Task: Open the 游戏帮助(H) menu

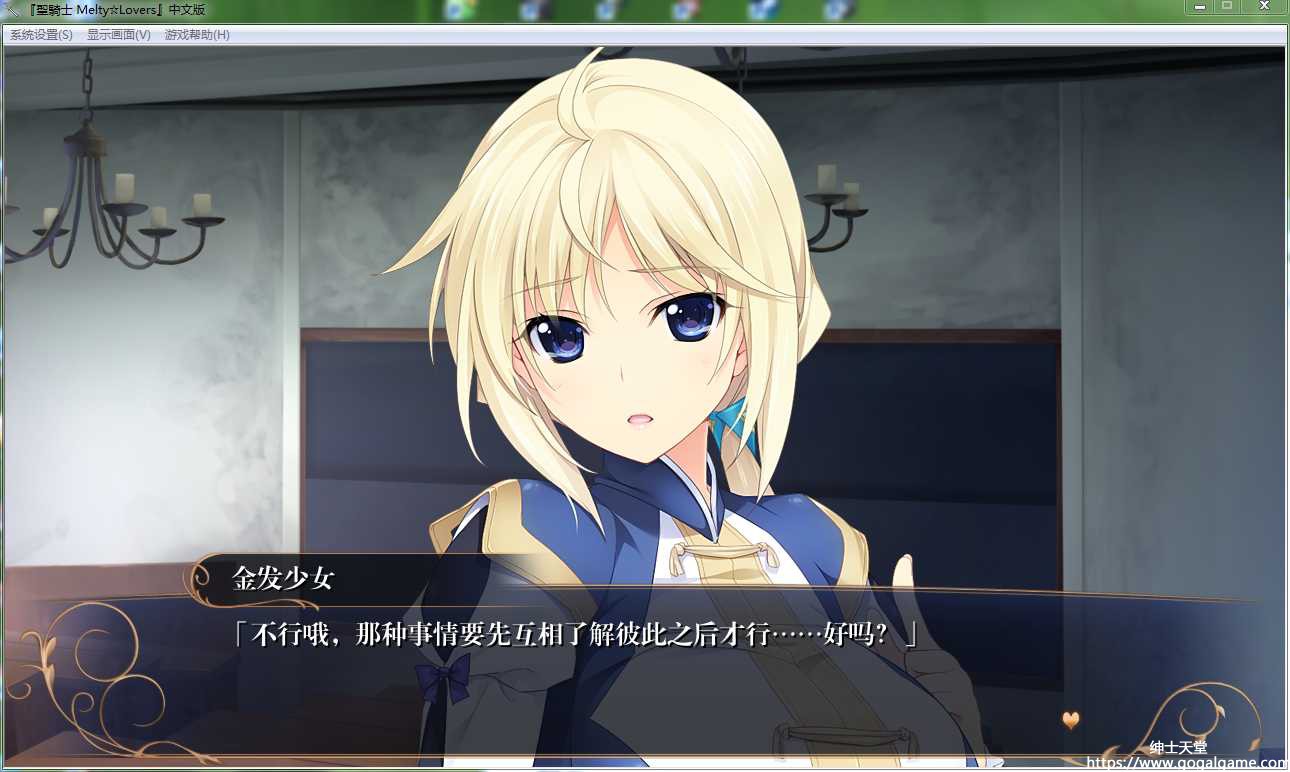Action: tap(197, 35)
